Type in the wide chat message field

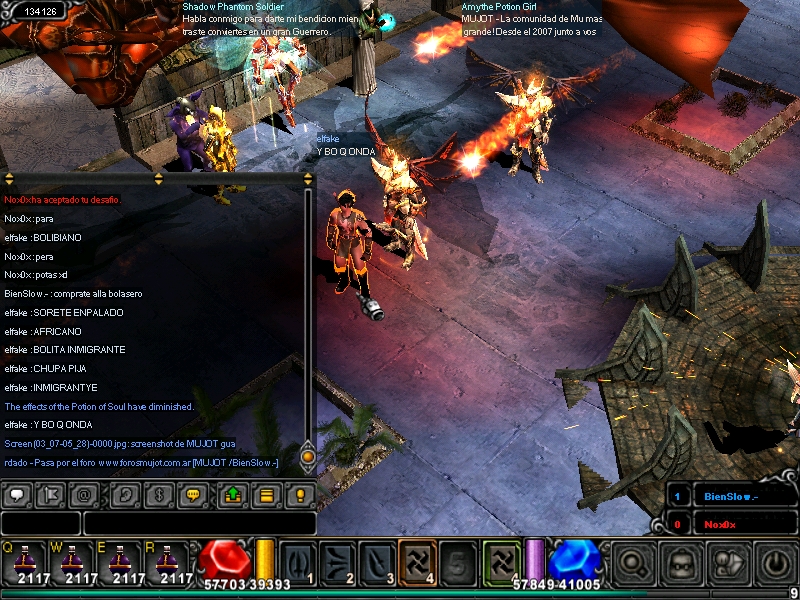[199, 523]
